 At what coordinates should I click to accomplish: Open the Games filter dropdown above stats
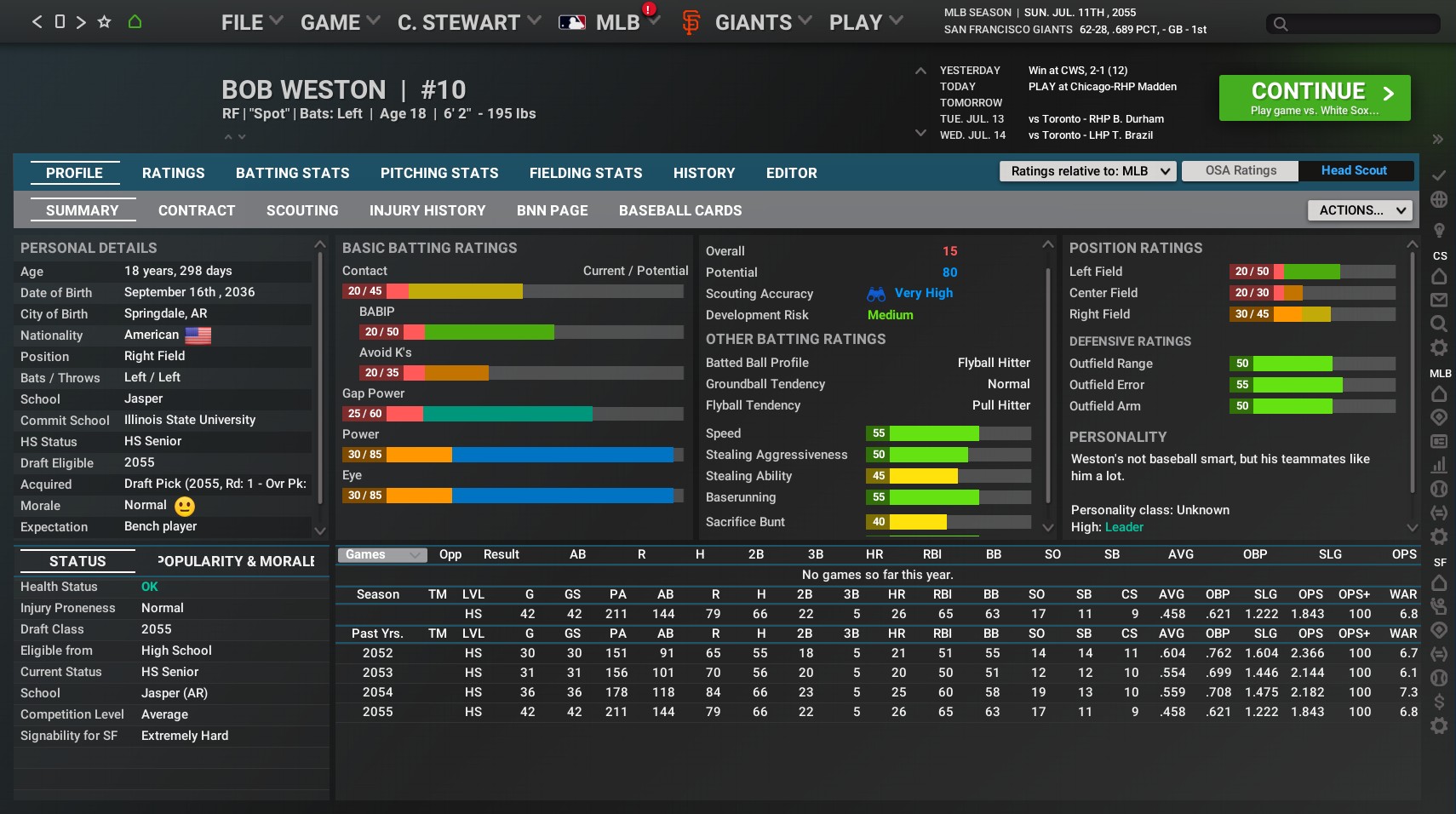(381, 554)
